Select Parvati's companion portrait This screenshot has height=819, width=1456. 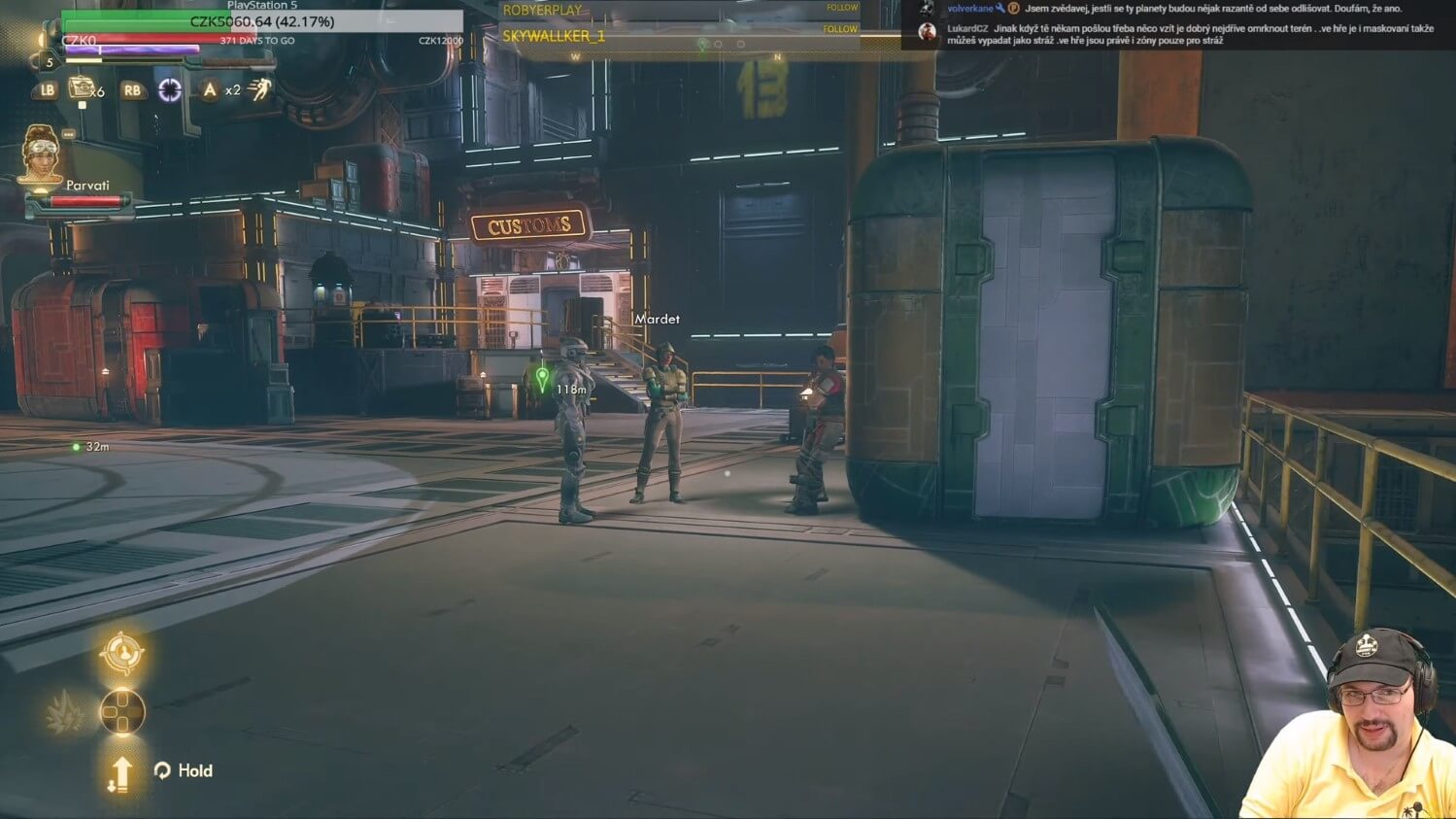(x=41, y=154)
